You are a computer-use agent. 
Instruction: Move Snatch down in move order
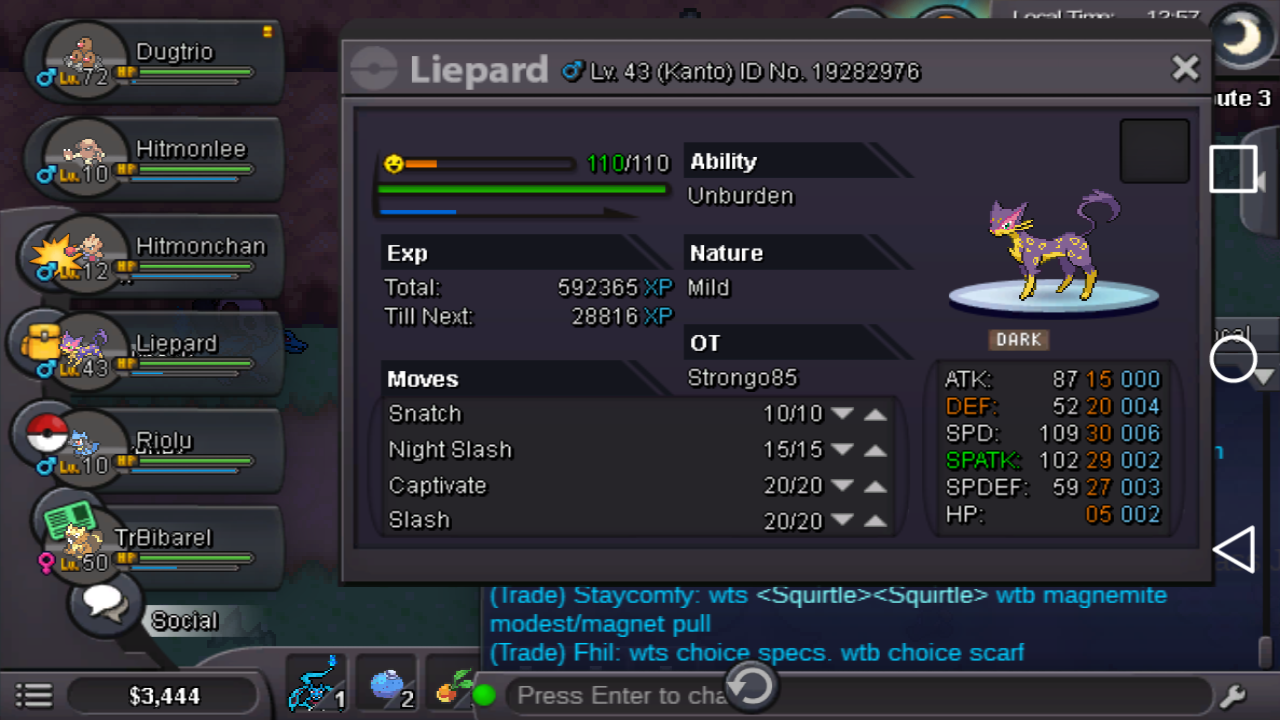842,414
